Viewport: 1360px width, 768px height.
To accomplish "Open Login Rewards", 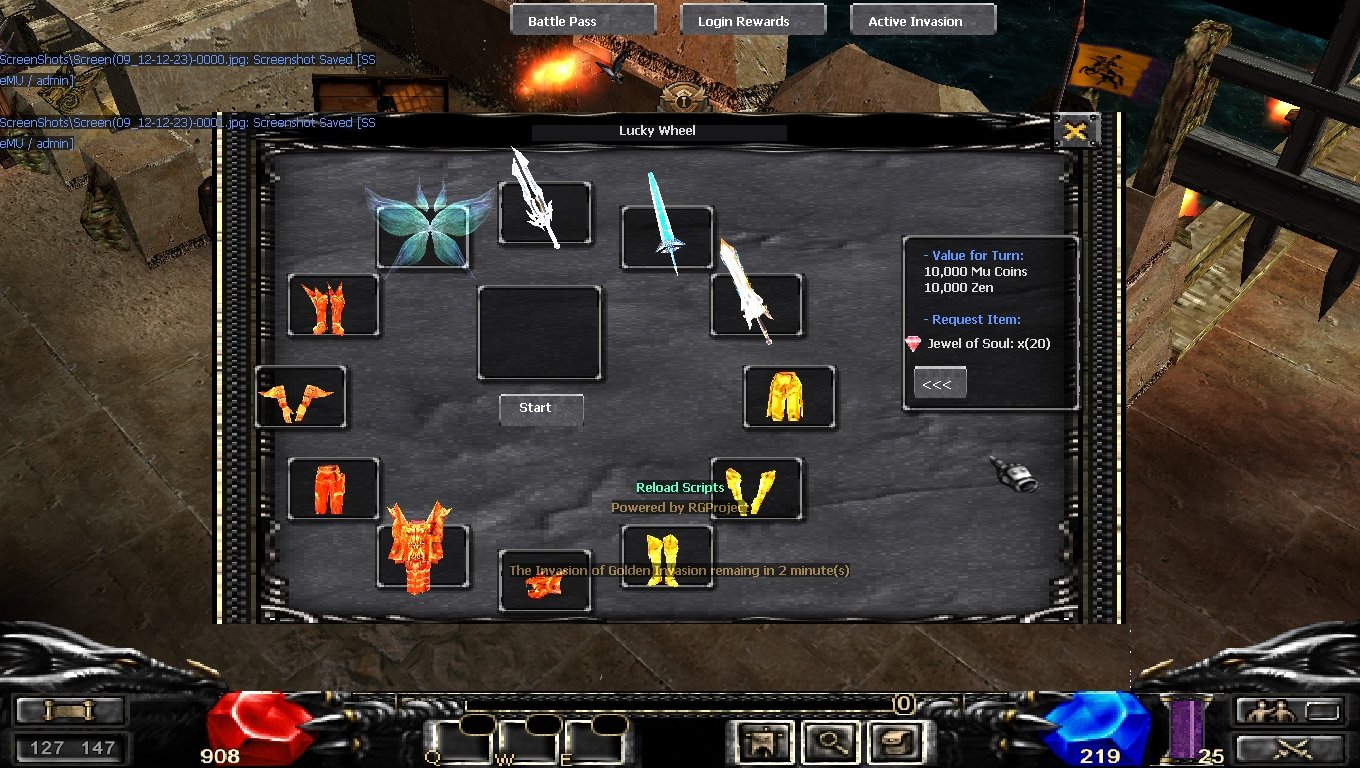I will 753,21.
